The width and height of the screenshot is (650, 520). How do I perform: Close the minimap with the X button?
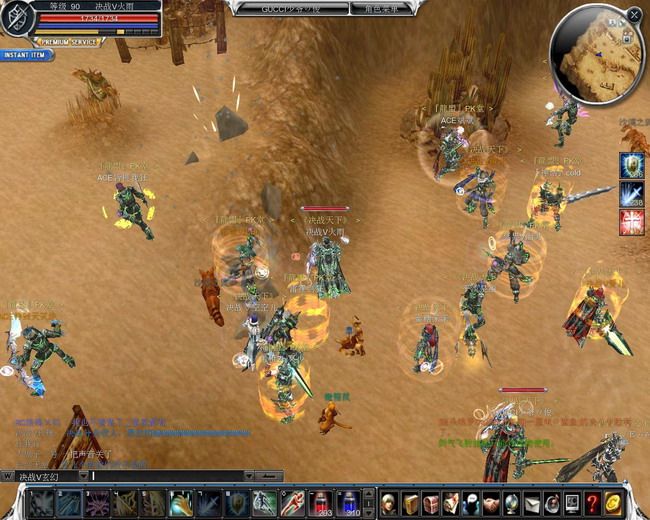point(634,15)
